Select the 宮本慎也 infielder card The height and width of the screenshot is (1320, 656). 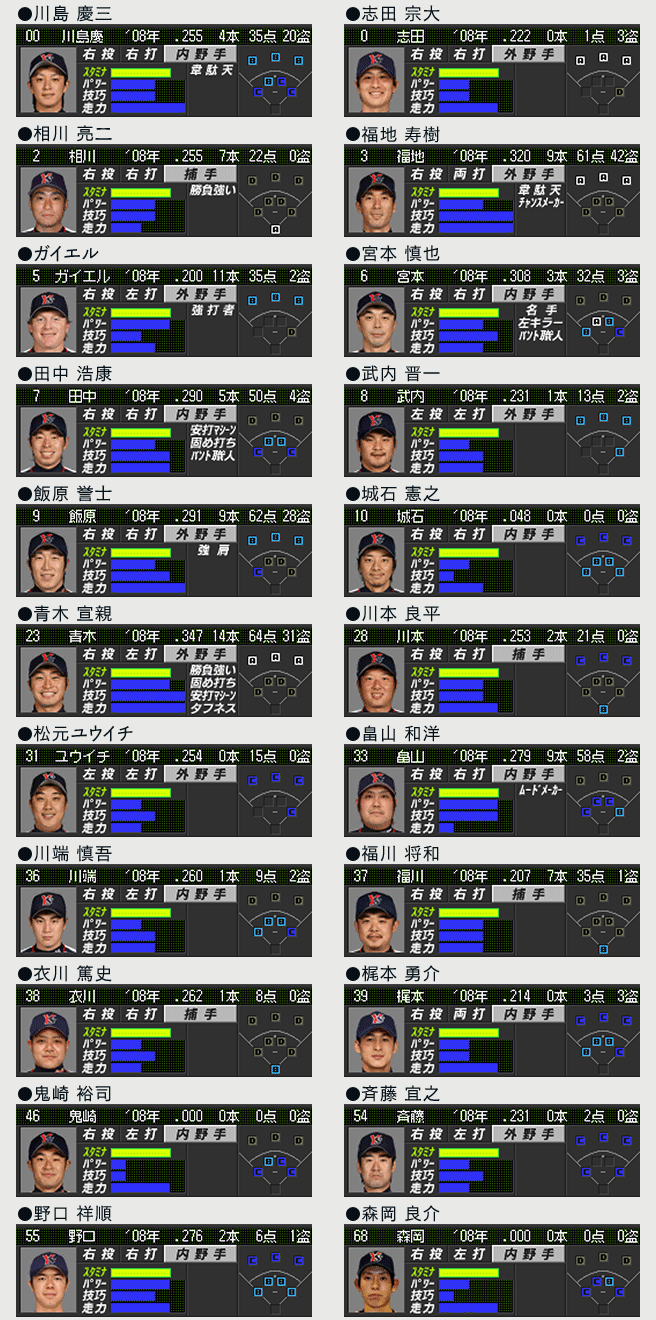492,312
